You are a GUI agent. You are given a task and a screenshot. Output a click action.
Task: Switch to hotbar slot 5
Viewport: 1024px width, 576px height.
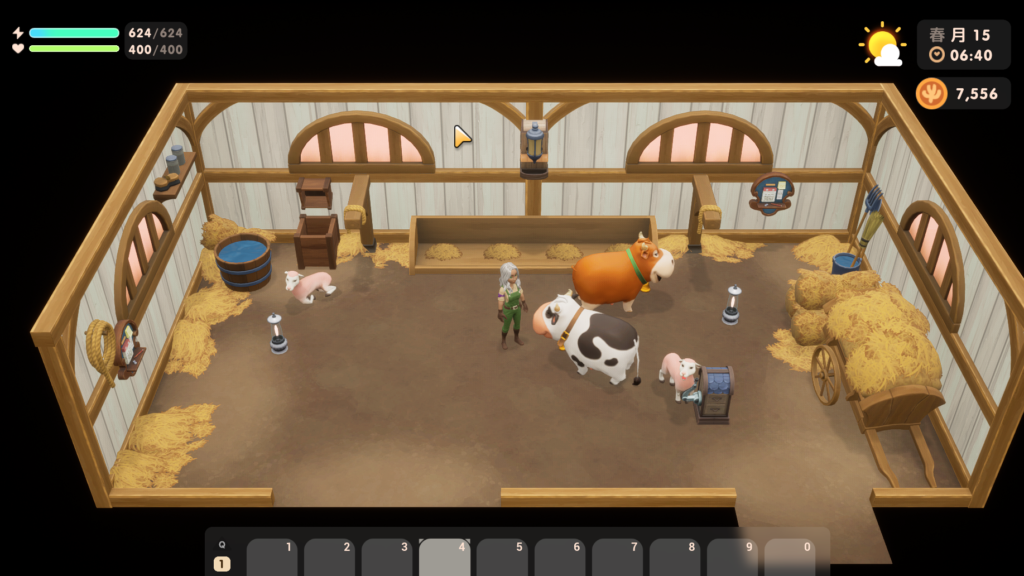click(x=502, y=558)
